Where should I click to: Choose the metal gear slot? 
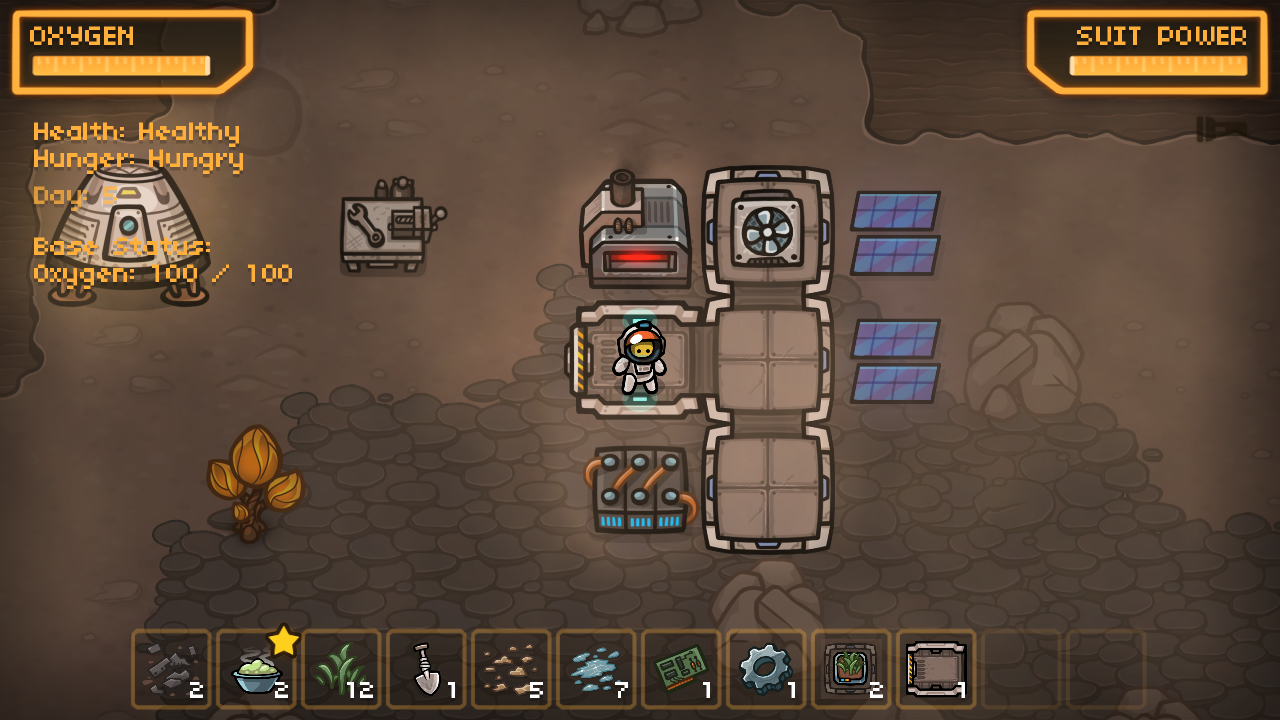tap(766, 668)
